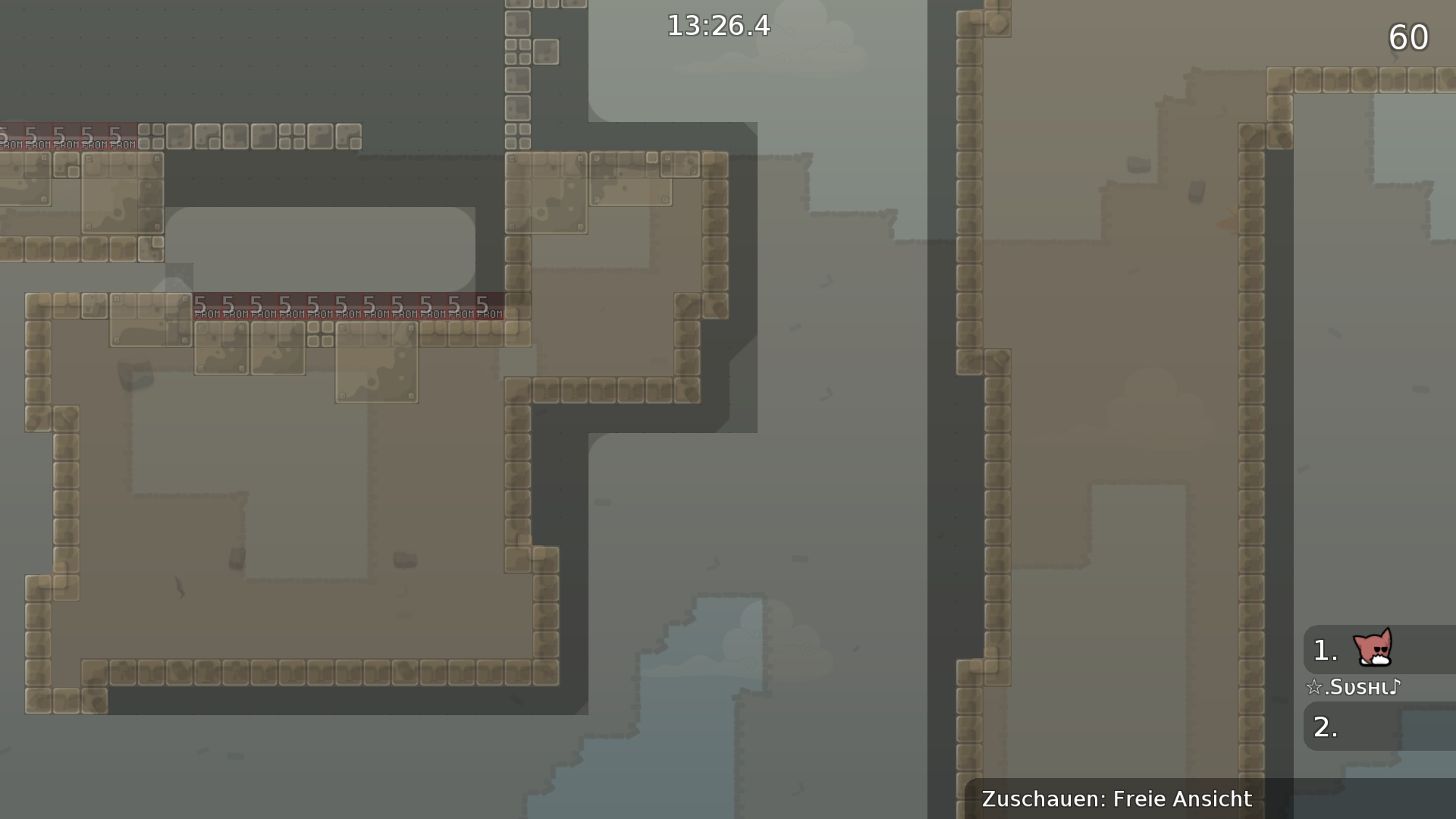Screen dimensions: 1456x819
Task: Click the player name ☆.Sushi♪
Action: click(1354, 687)
